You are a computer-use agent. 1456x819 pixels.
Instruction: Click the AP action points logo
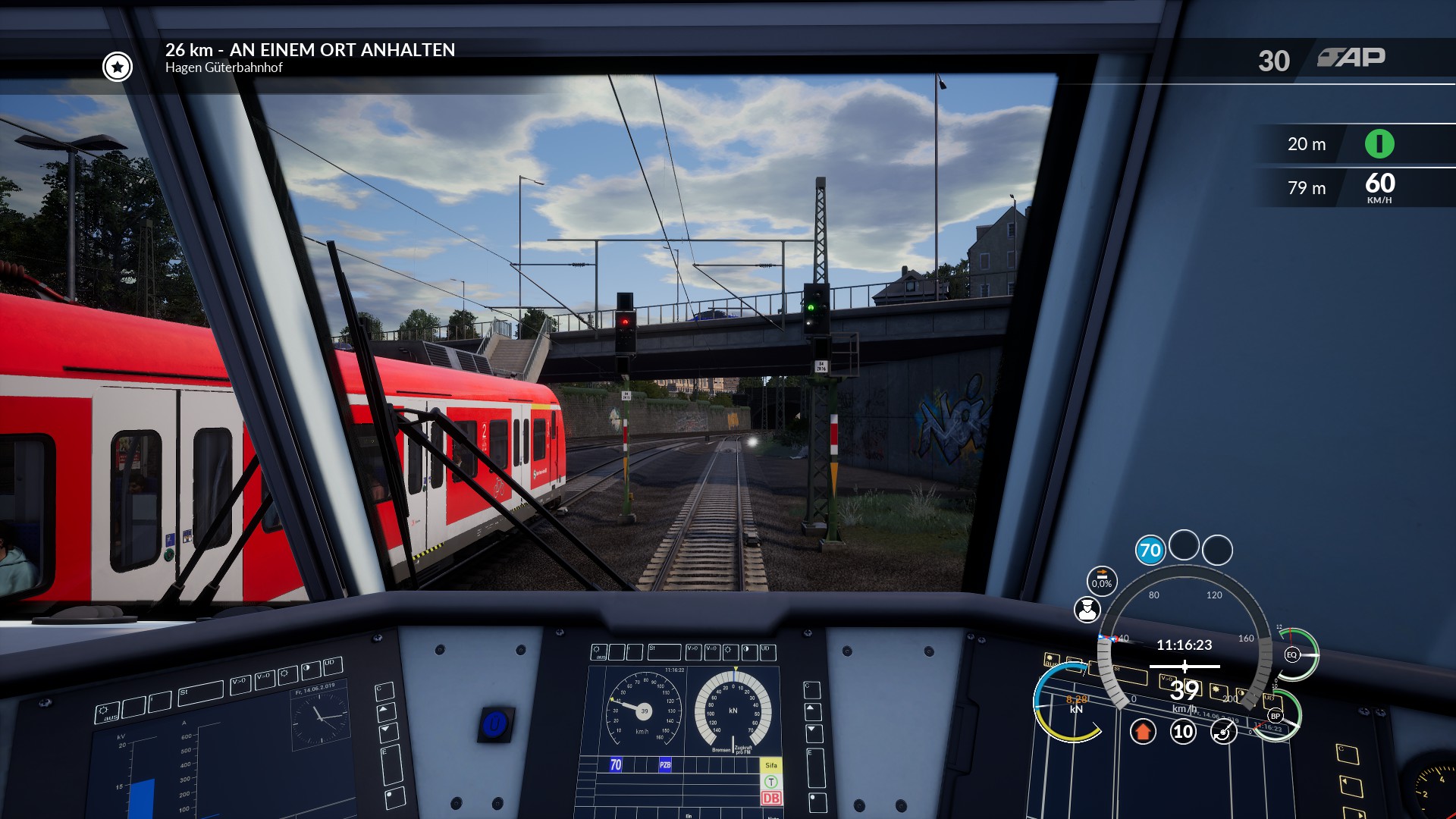click(1351, 58)
